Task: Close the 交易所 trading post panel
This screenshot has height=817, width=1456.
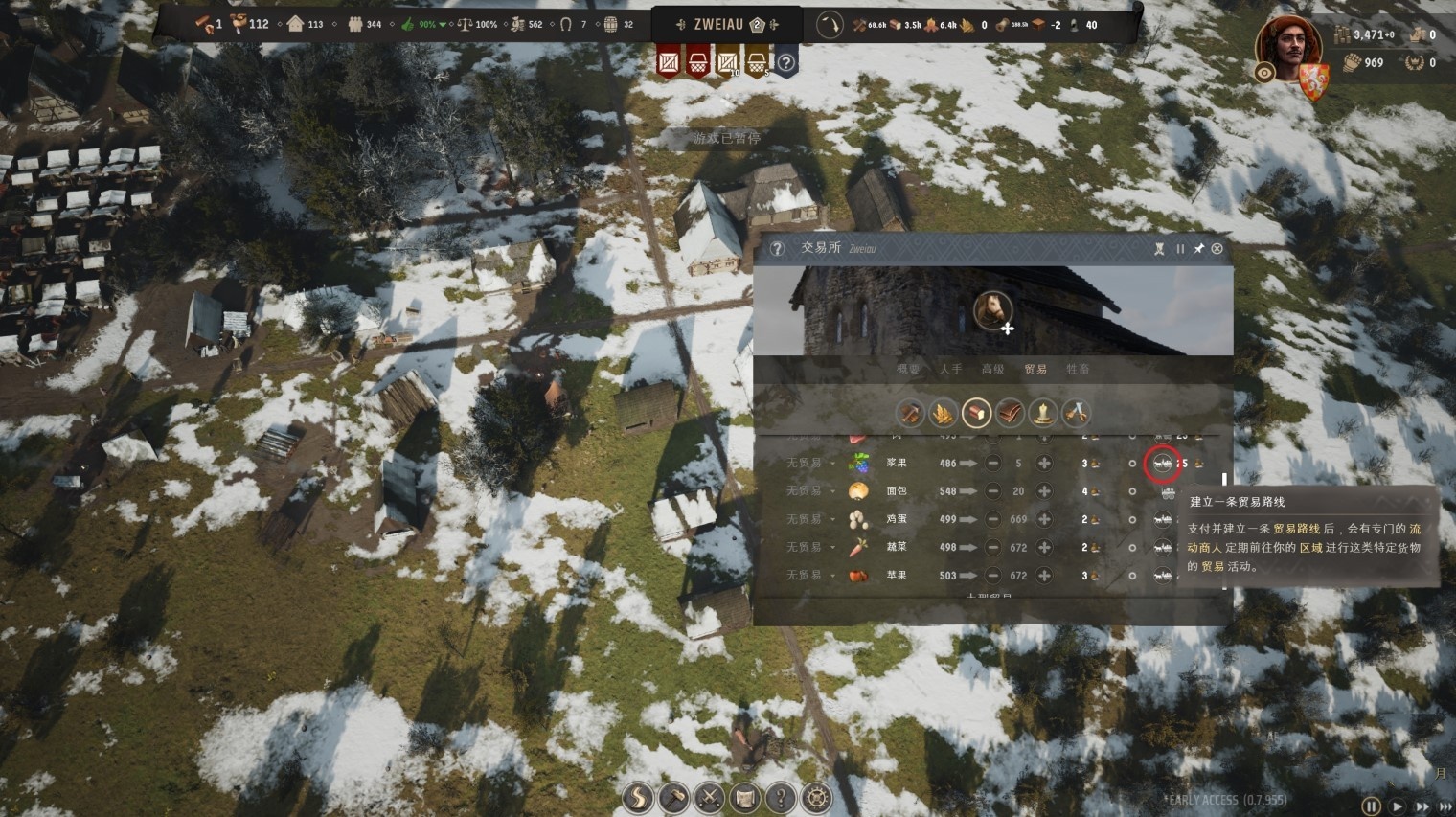Action: [x=1217, y=249]
